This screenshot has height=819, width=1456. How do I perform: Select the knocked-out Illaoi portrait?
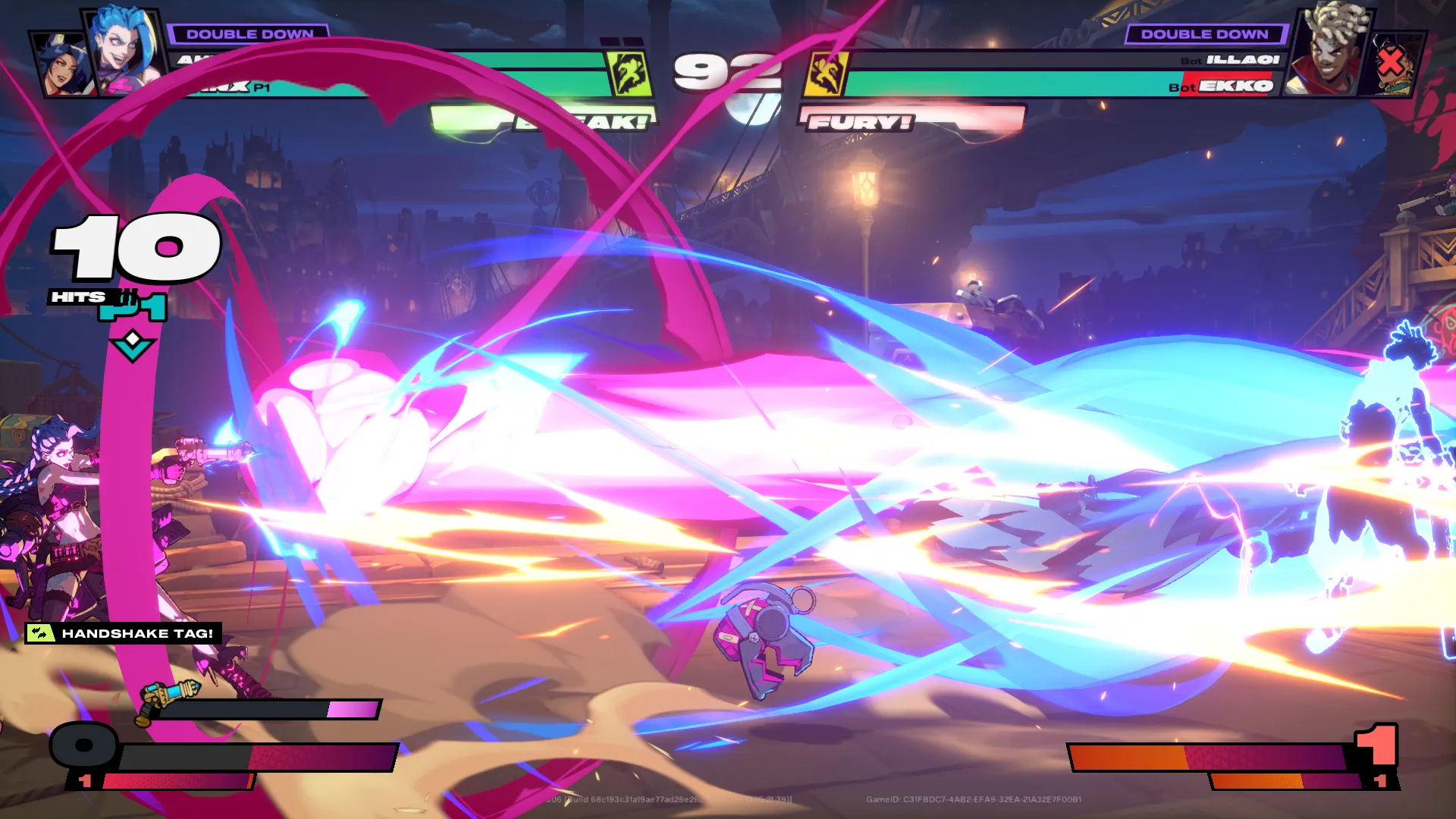click(x=1394, y=63)
